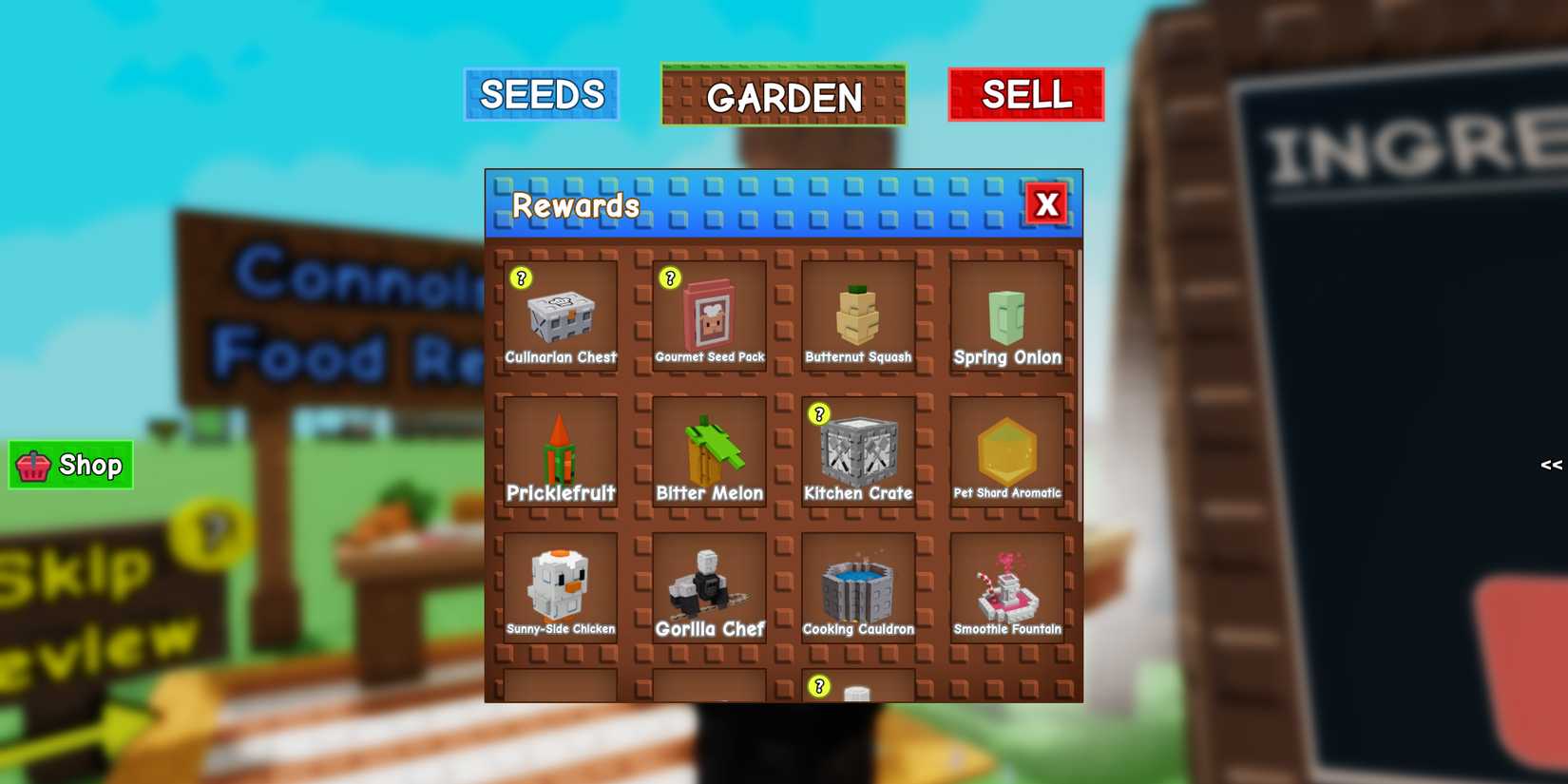Close the Rewards window
The width and height of the screenshot is (1568, 784).
pyautogui.click(x=1046, y=203)
